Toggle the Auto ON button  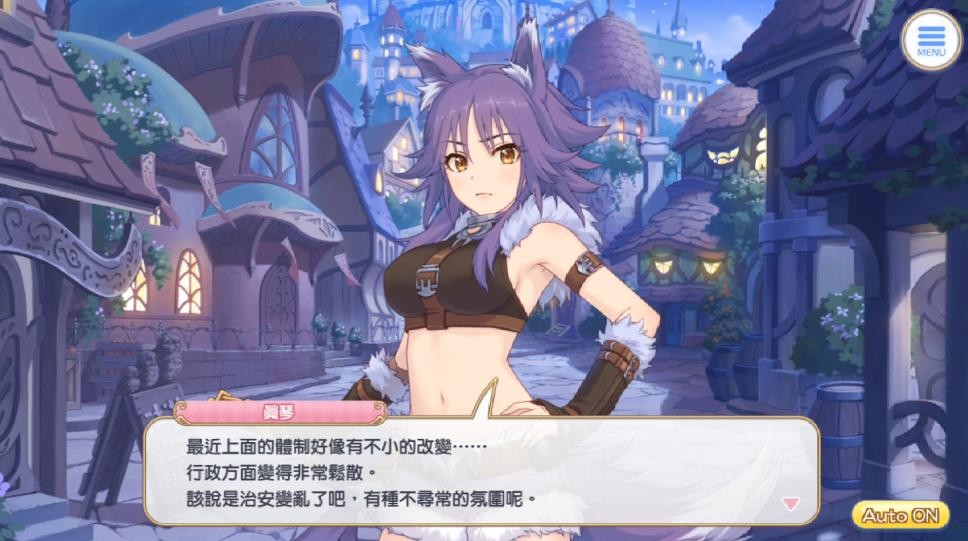click(900, 515)
